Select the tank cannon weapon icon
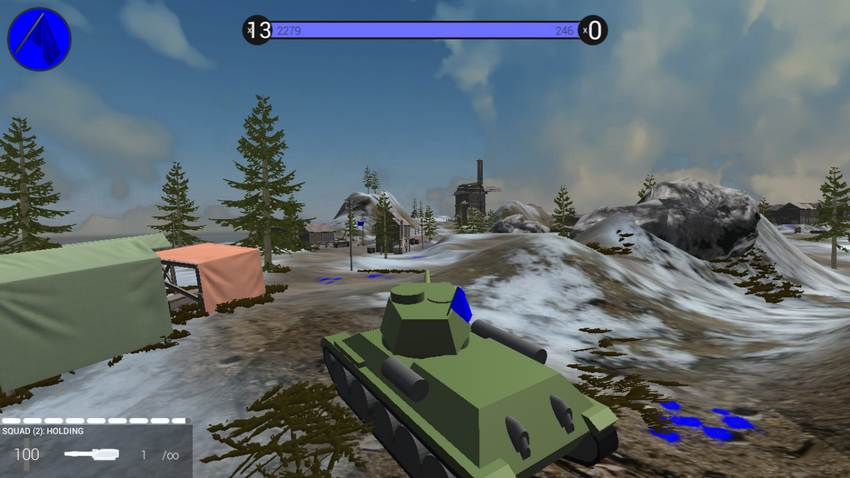The height and width of the screenshot is (478, 850). 91,454
